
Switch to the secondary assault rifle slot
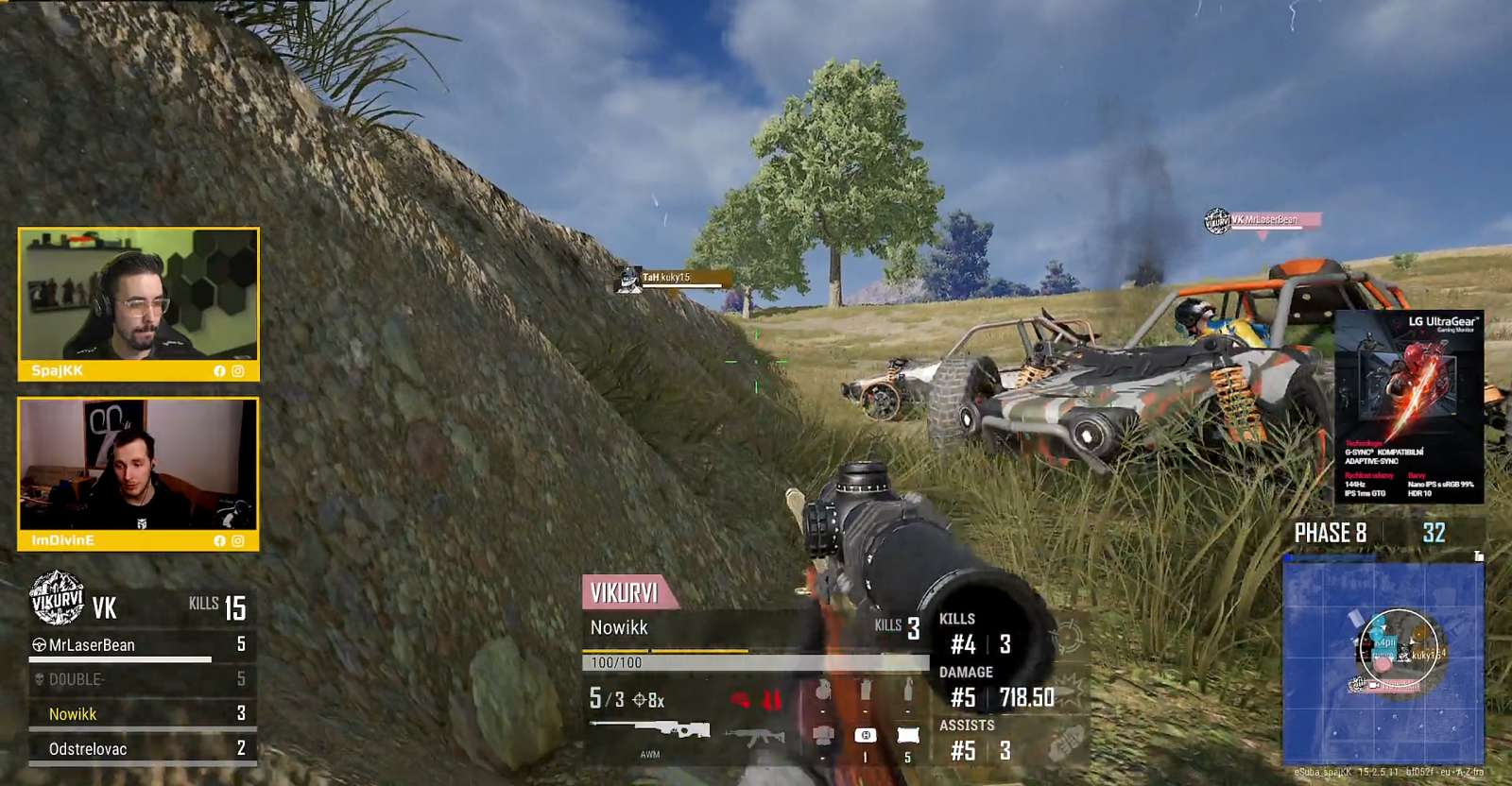tap(754, 735)
